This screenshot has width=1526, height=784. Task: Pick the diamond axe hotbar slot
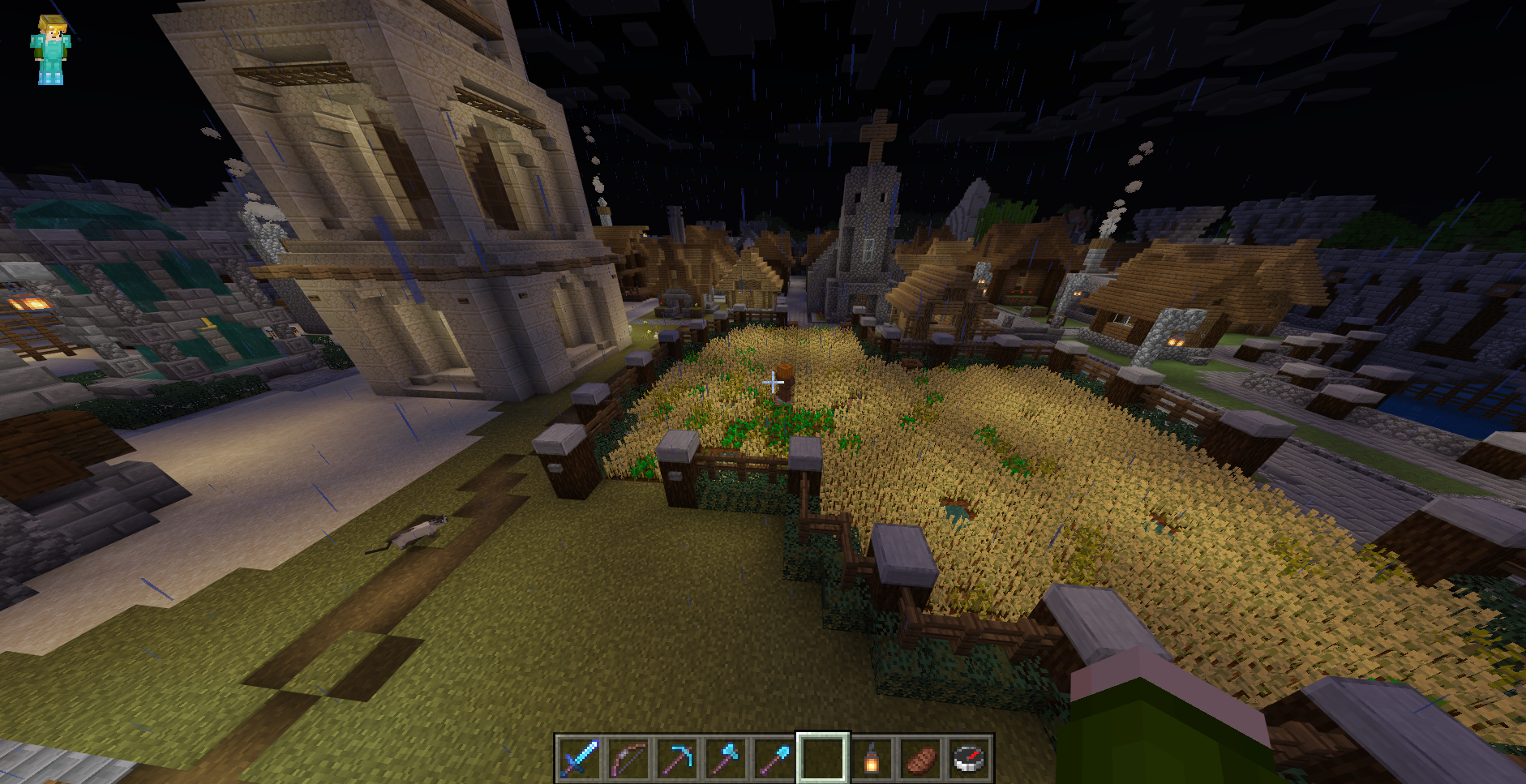coord(726,759)
